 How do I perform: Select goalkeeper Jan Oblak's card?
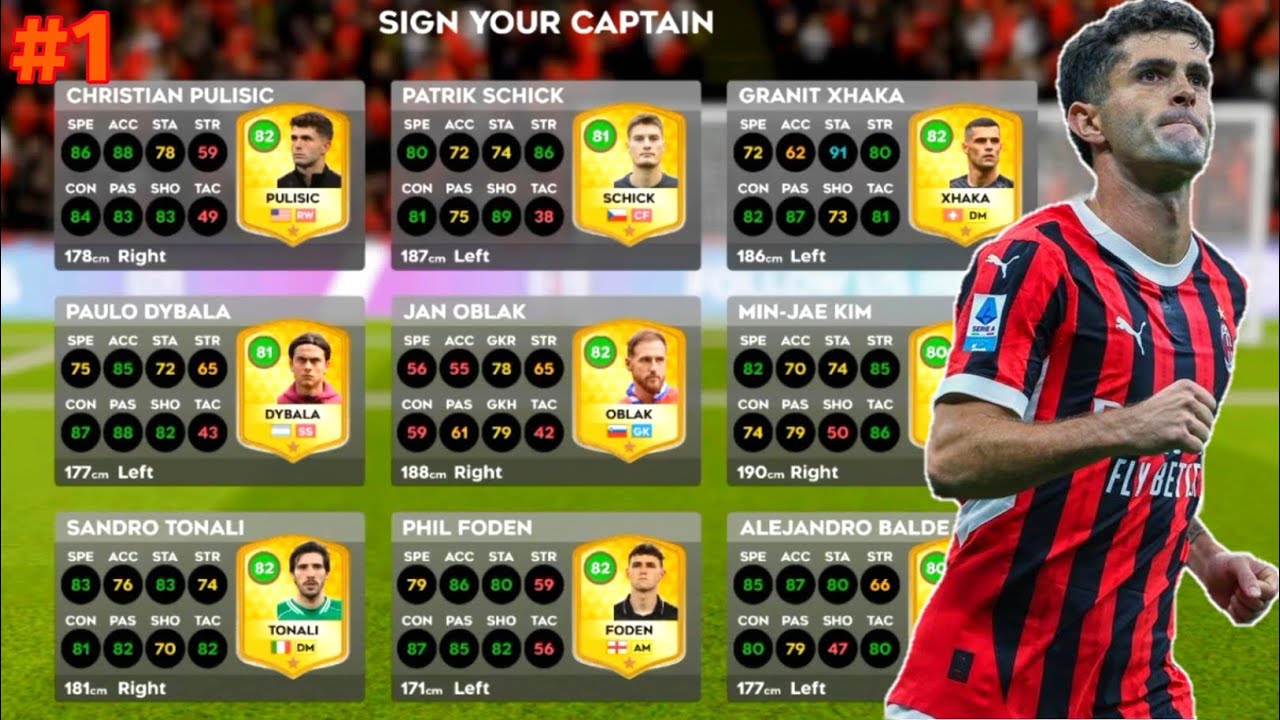[545, 392]
